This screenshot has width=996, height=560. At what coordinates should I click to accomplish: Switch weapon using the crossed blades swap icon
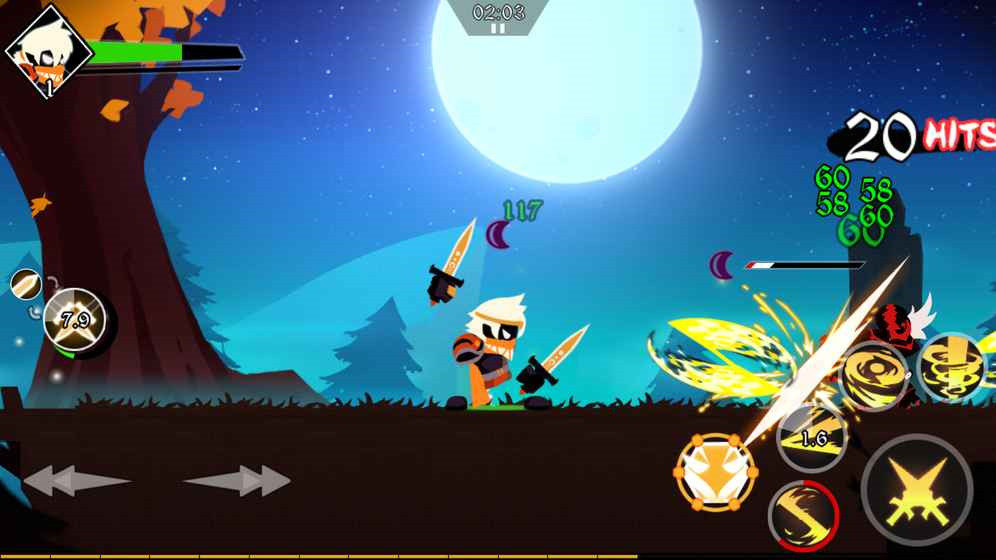pos(74,322)
